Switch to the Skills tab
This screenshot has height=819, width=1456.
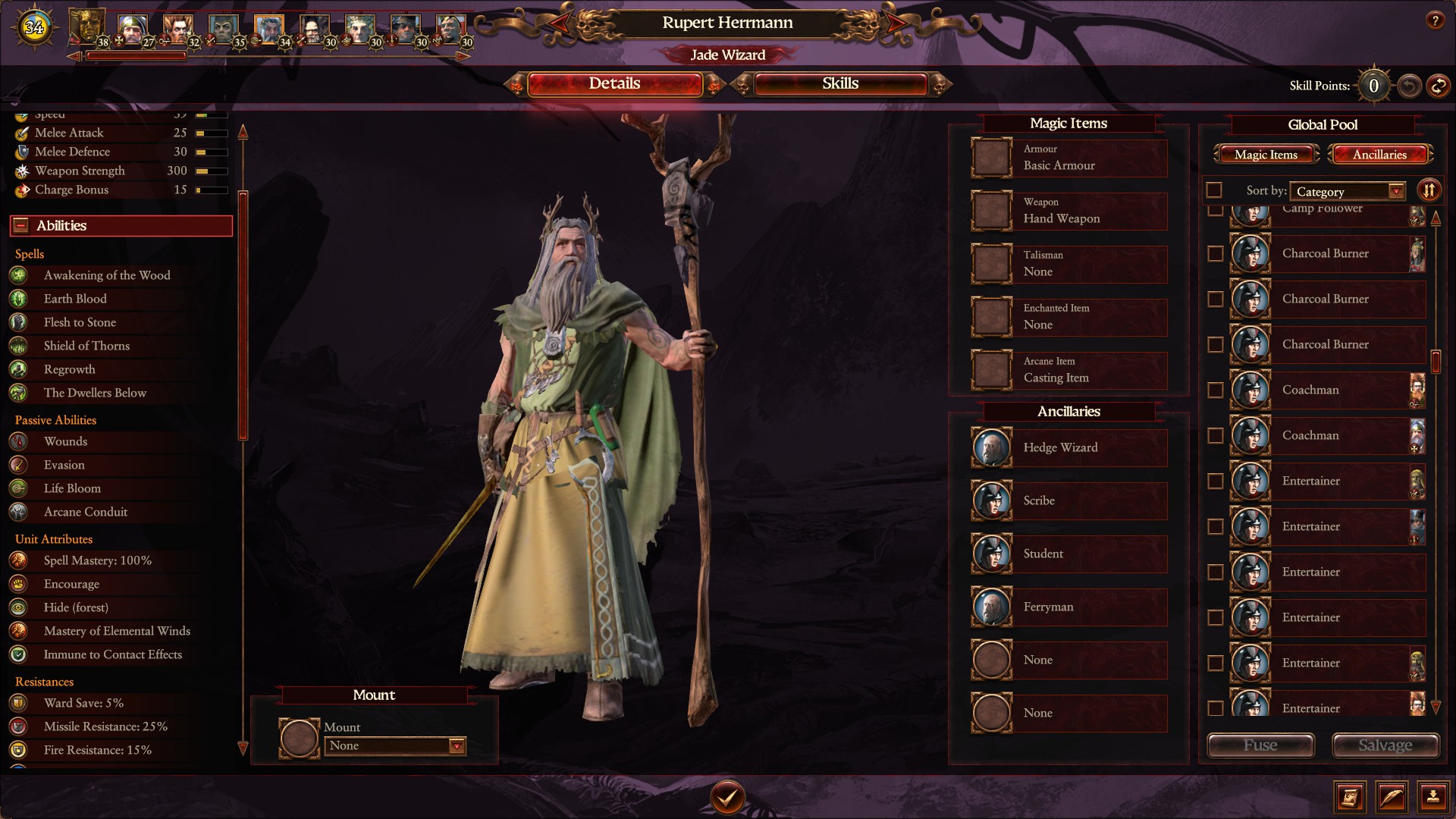840,84
